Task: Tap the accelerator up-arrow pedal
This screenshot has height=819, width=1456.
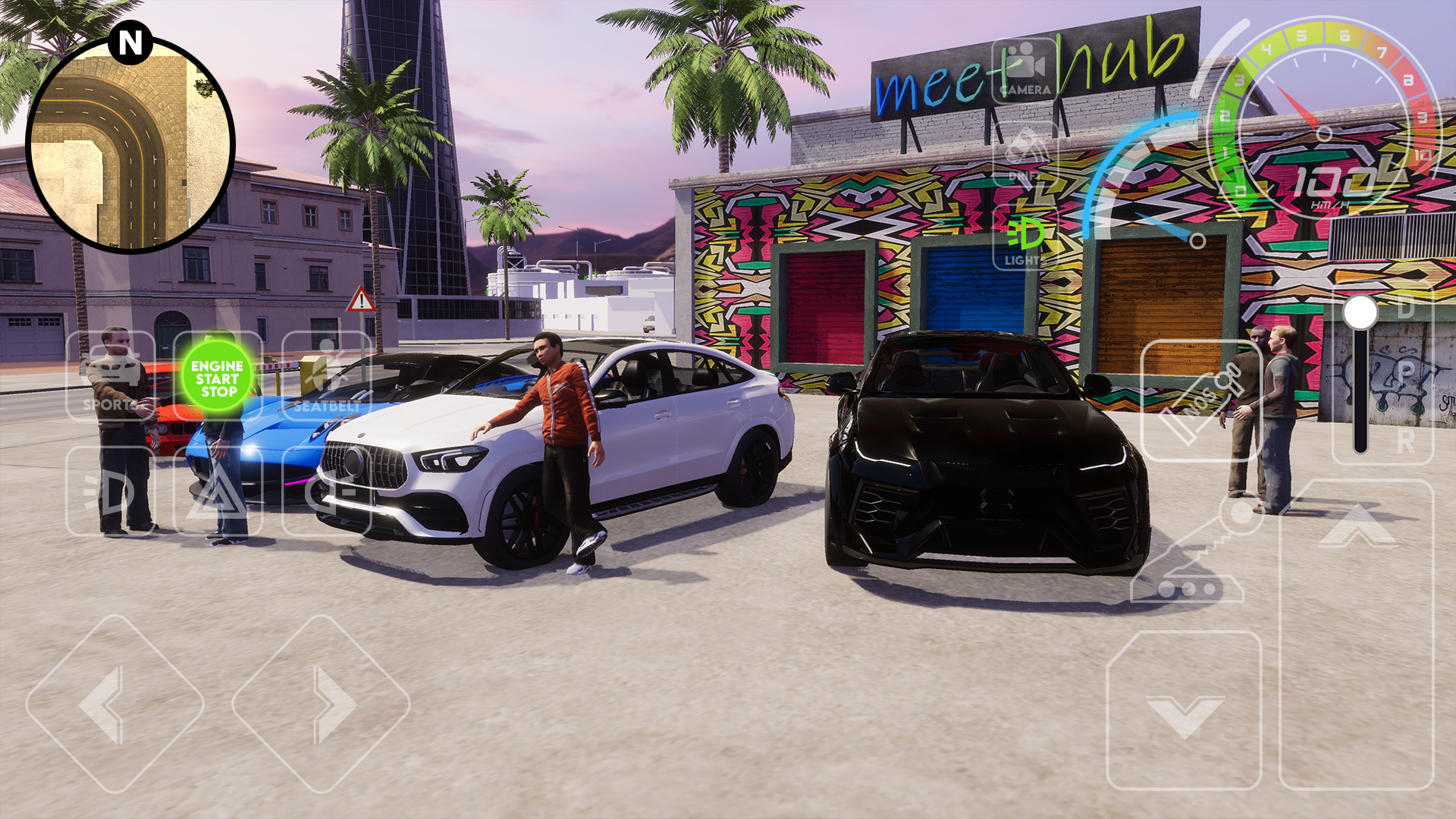Action: pos(1357,634)
